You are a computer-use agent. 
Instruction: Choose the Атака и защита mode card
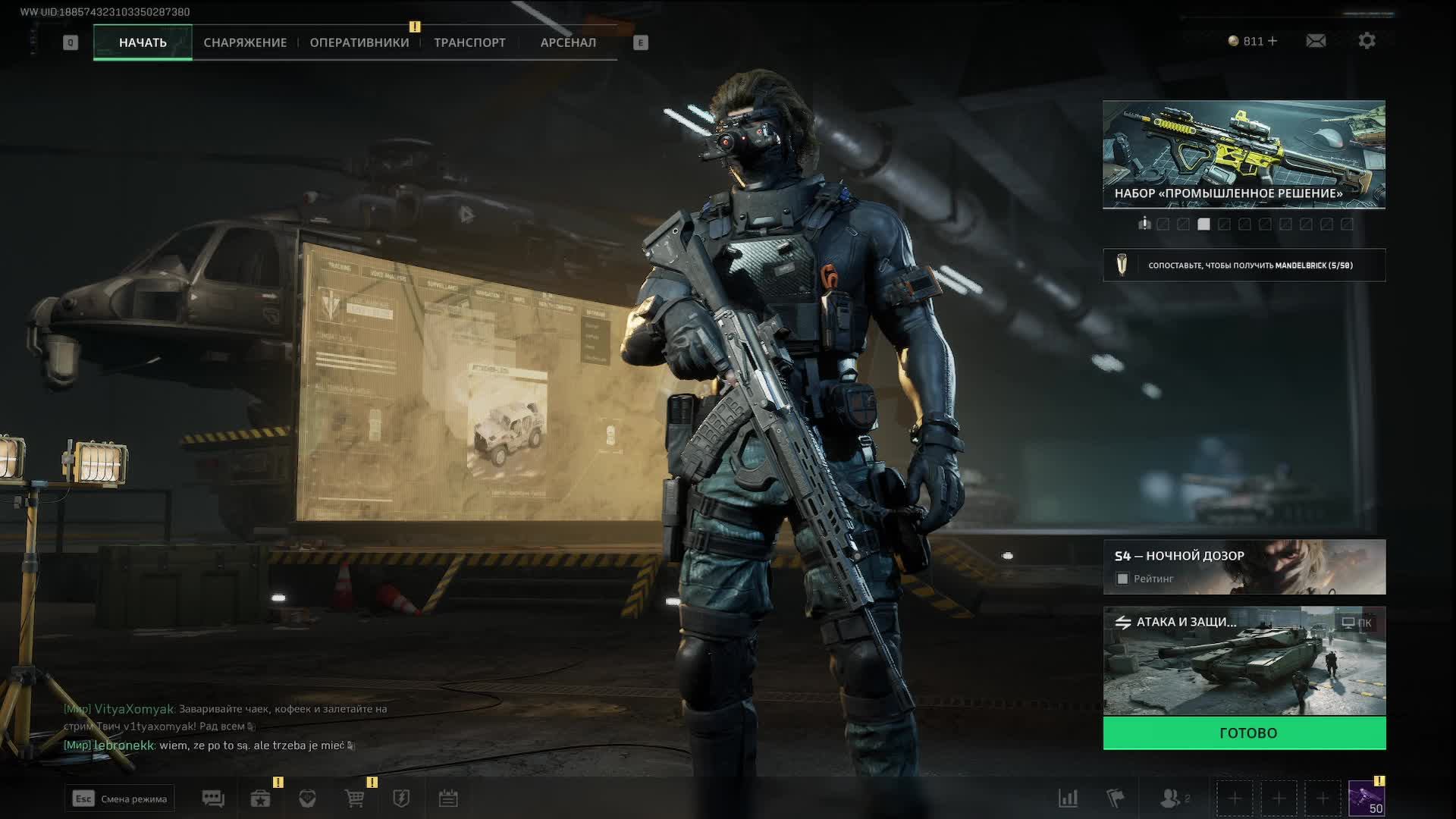click(x=1244, y=661)
